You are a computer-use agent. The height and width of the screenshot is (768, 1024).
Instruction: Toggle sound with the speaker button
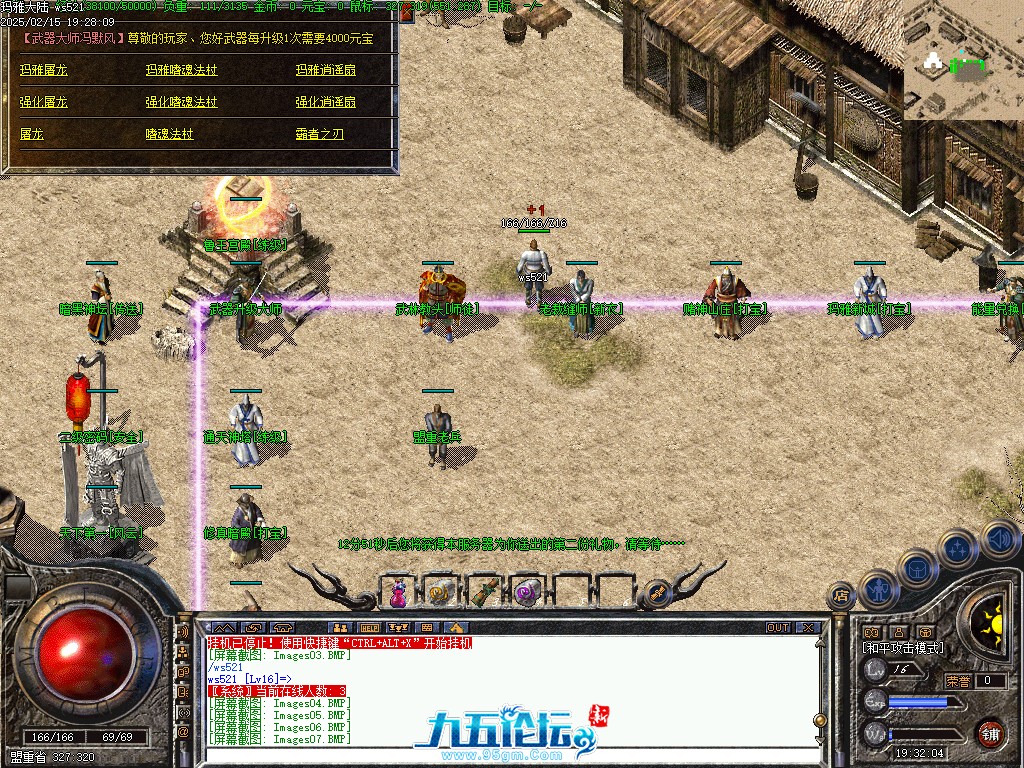pyautogui.click(x=999, y=538)
